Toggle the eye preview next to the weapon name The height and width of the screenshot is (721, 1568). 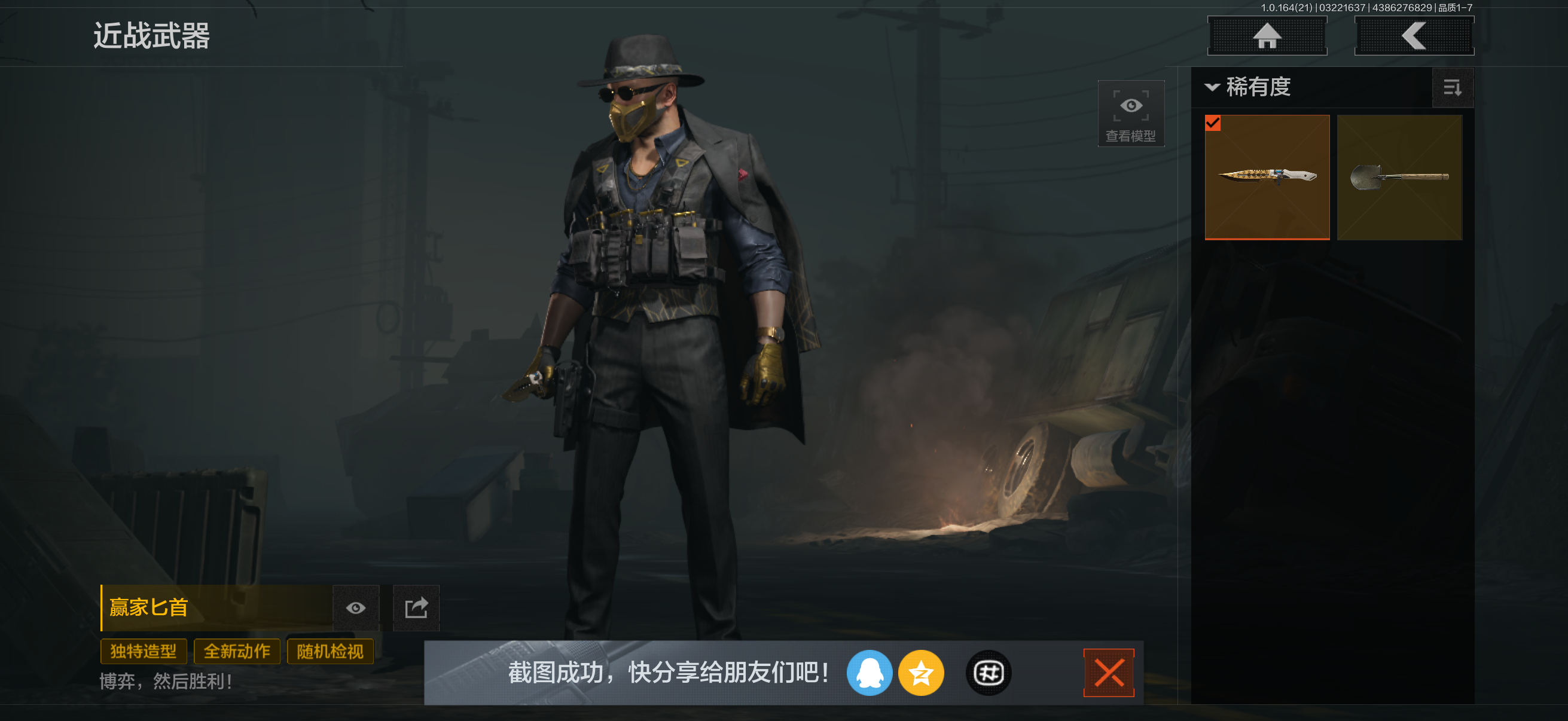click(x=356, y=608)
